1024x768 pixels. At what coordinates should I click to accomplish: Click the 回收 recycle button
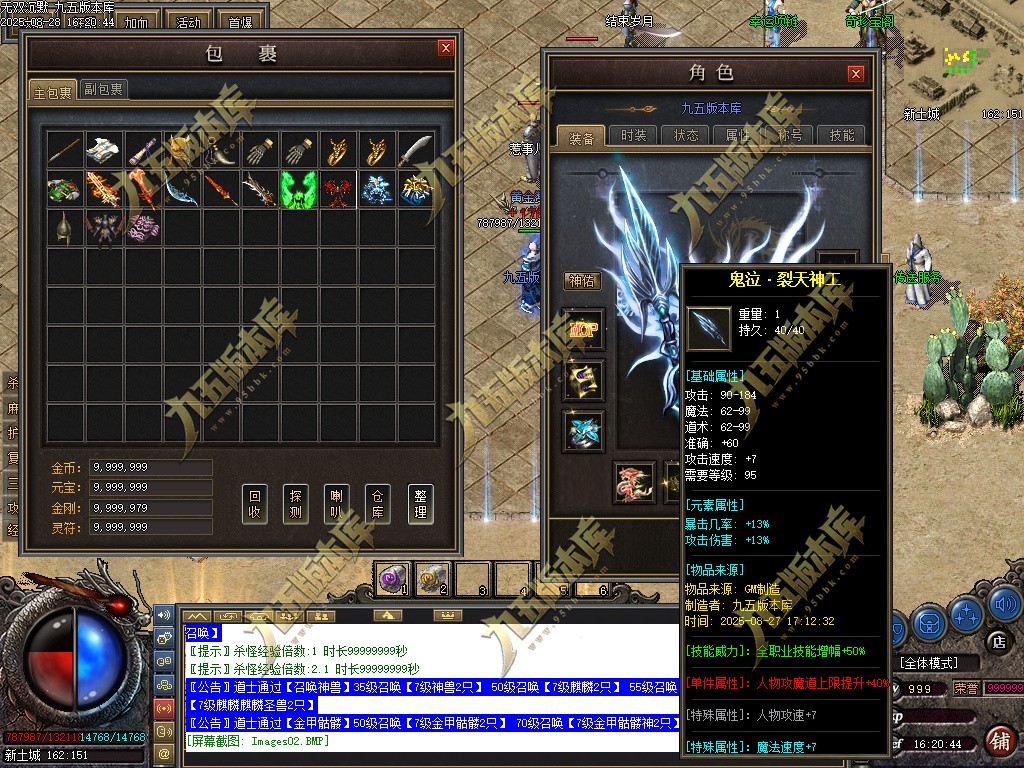(x=256, y=504)
